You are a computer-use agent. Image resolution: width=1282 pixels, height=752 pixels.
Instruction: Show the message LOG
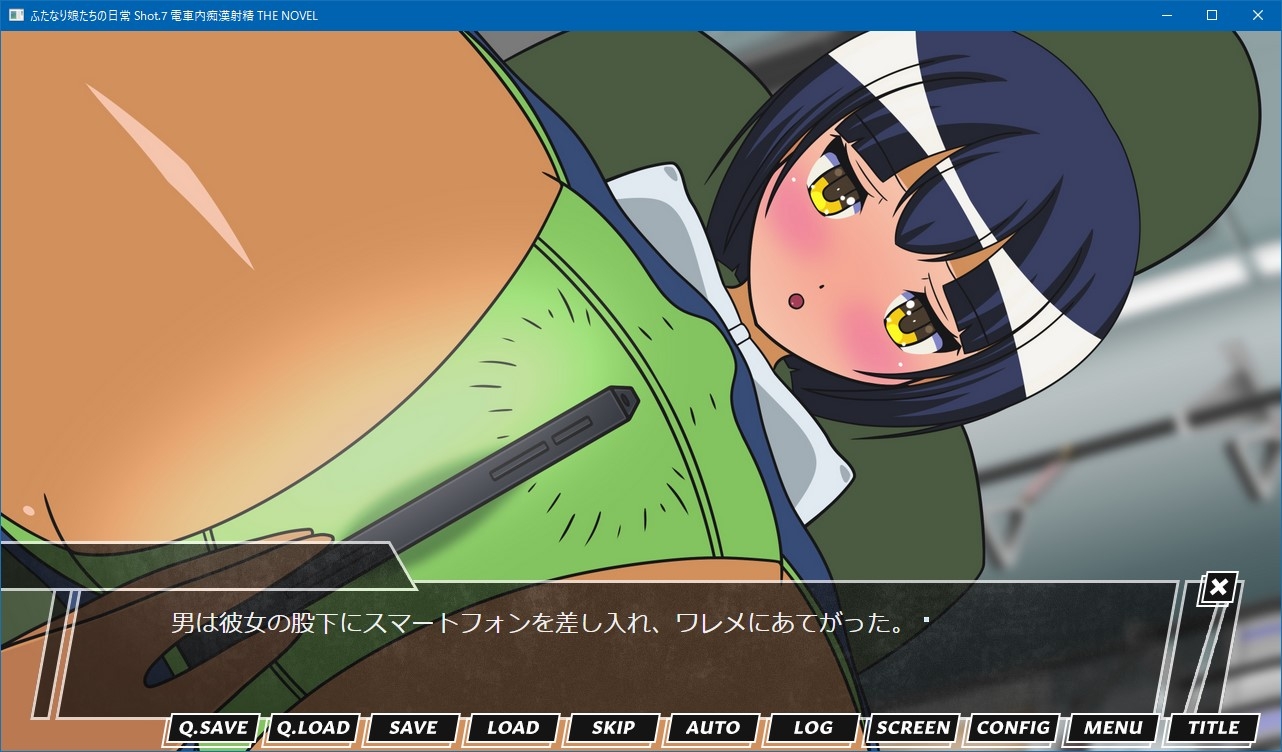[x=813, y=728]
